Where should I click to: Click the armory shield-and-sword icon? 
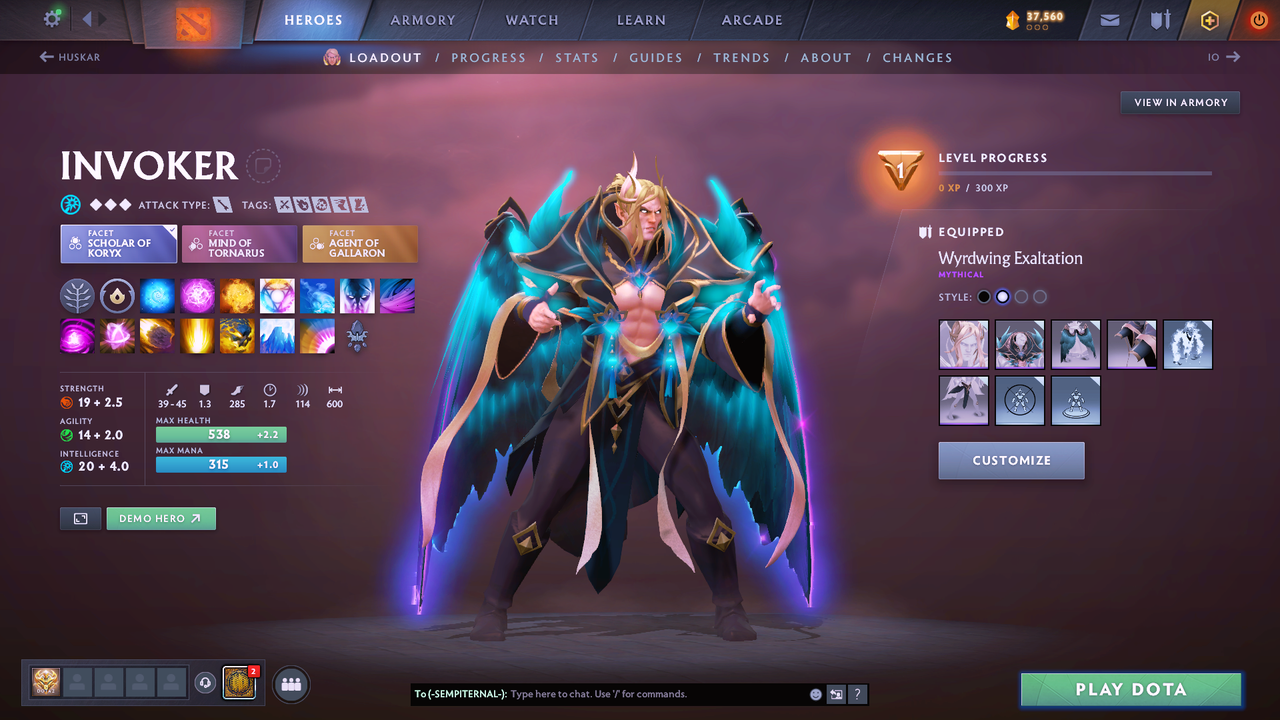pos(1160,19)
